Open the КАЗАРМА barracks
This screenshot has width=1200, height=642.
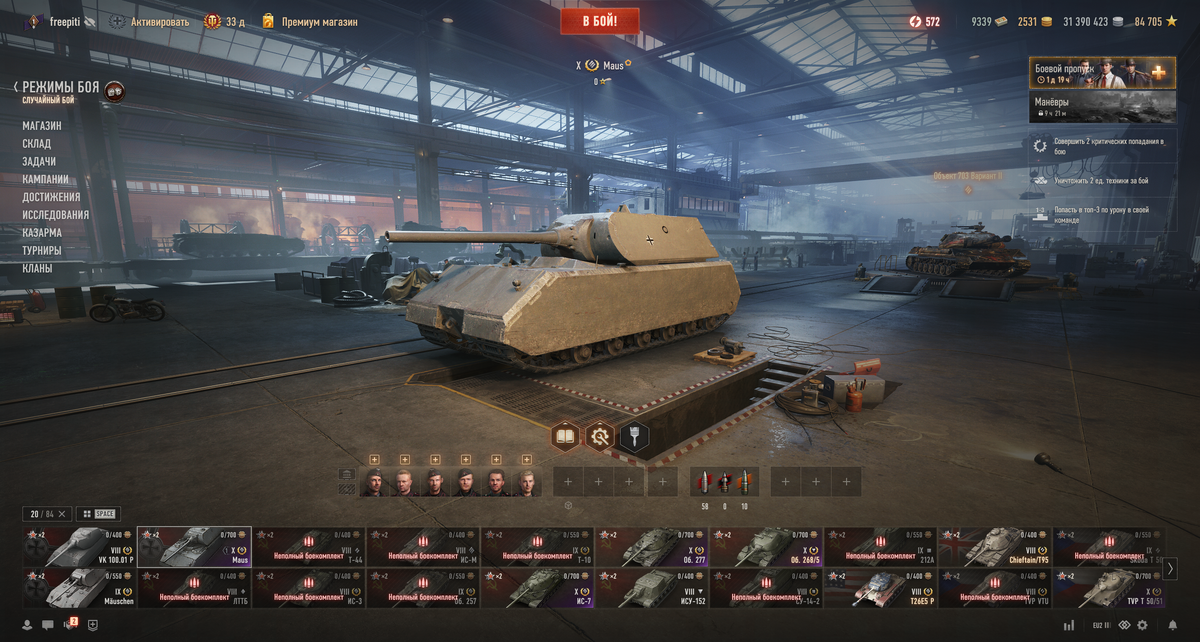coord(42,233)
